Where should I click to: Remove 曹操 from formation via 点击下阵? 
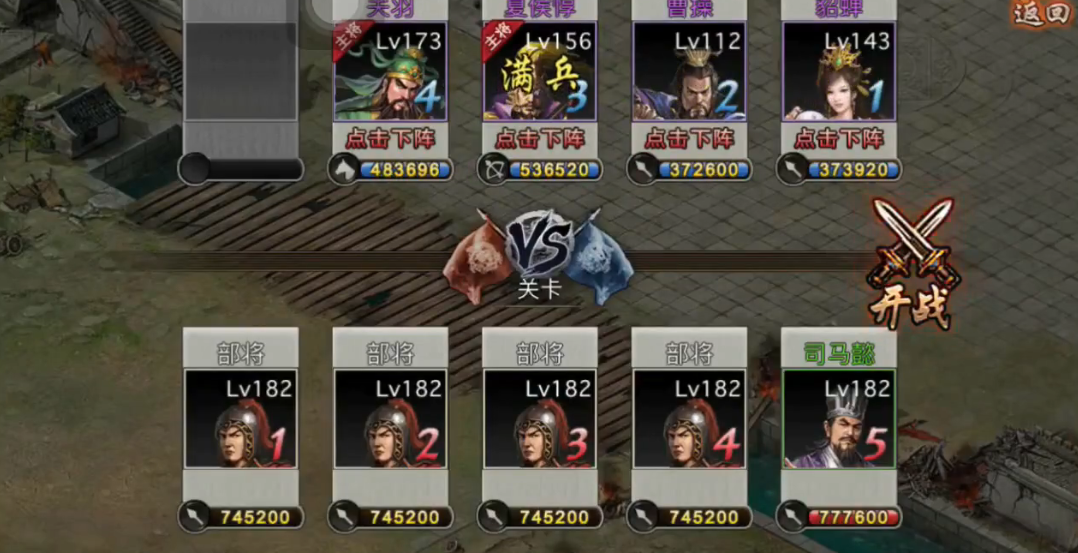tap(689, 138)
